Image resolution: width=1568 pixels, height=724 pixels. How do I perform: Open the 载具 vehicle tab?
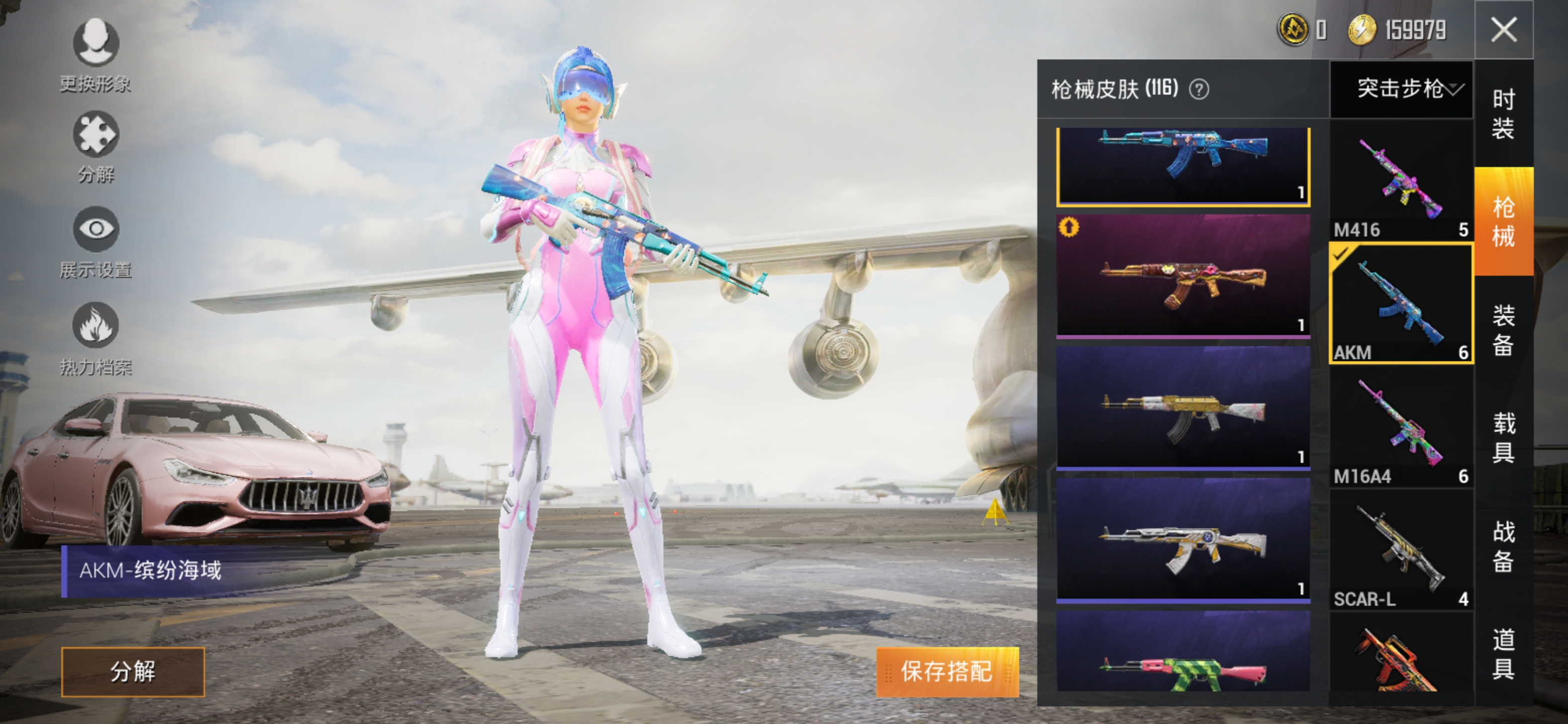[x=1503, y=437]
